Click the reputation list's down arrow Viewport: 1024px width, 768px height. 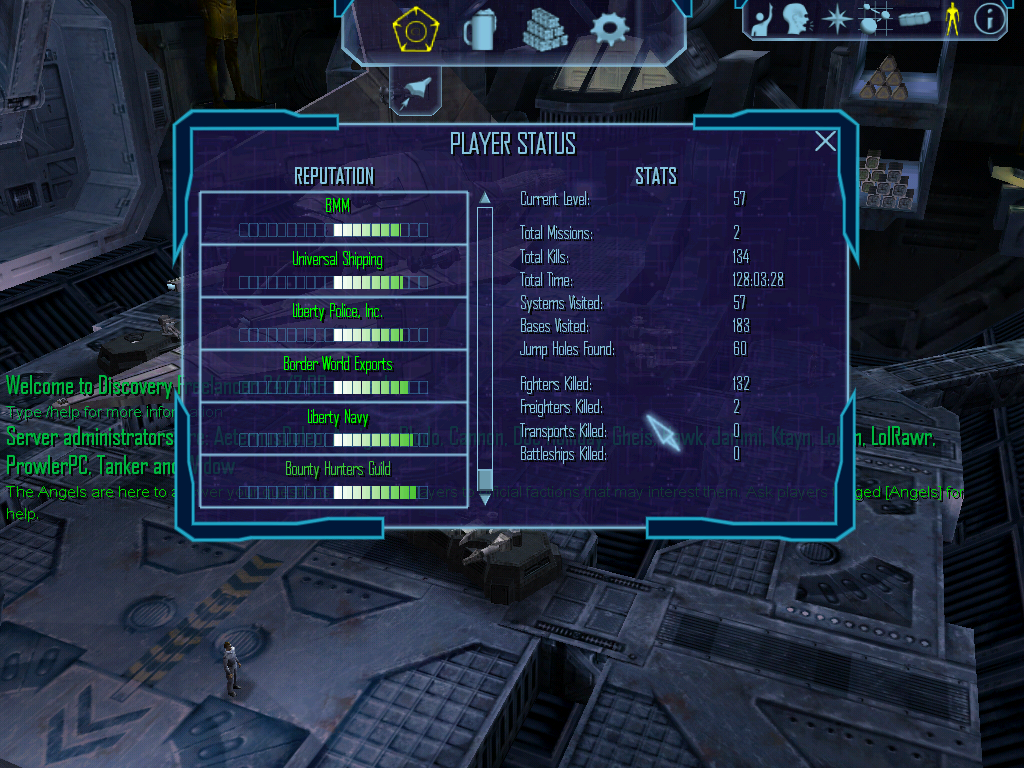coord(485,496)
